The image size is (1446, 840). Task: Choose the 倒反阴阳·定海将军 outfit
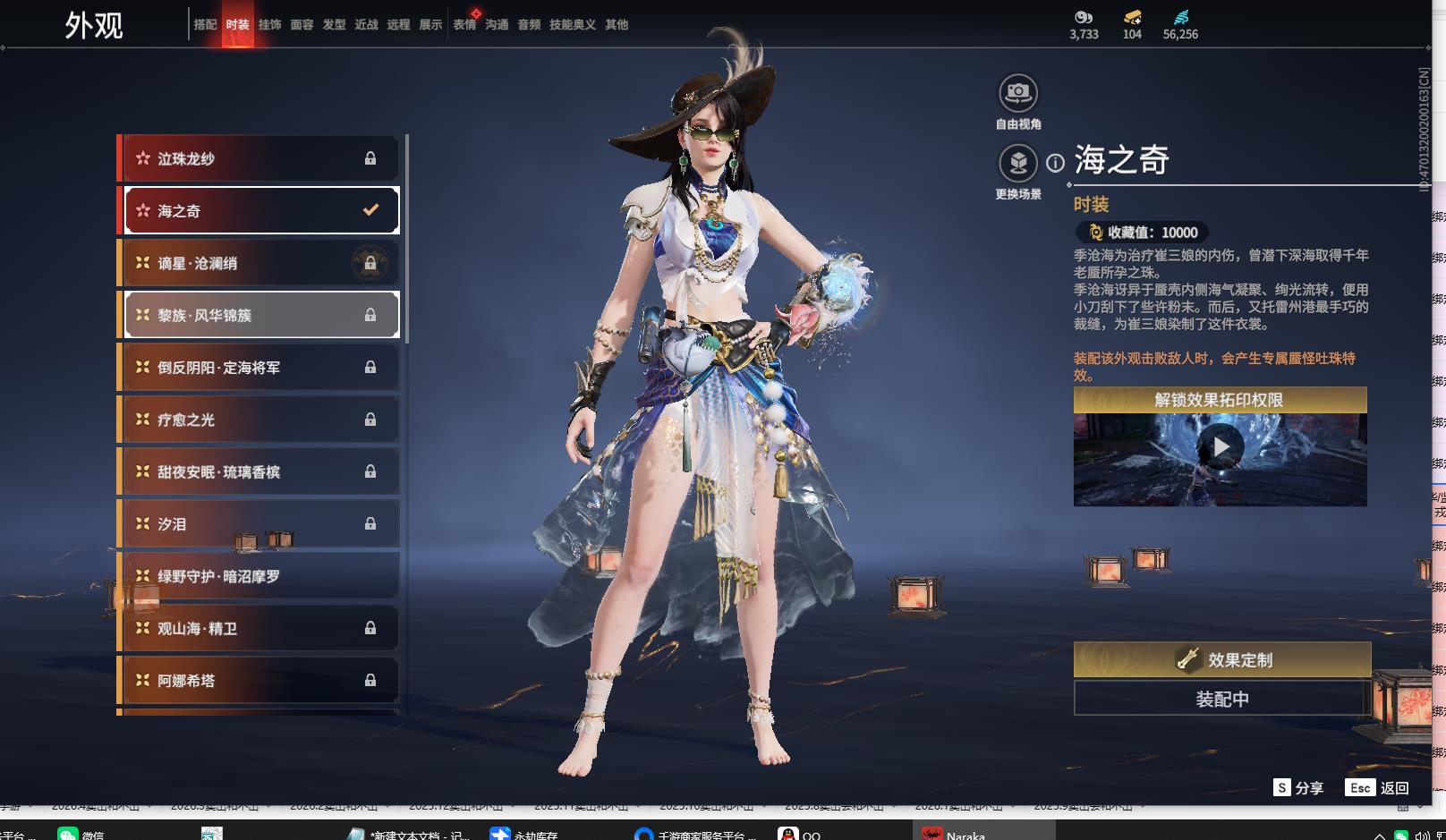point(259,368)
